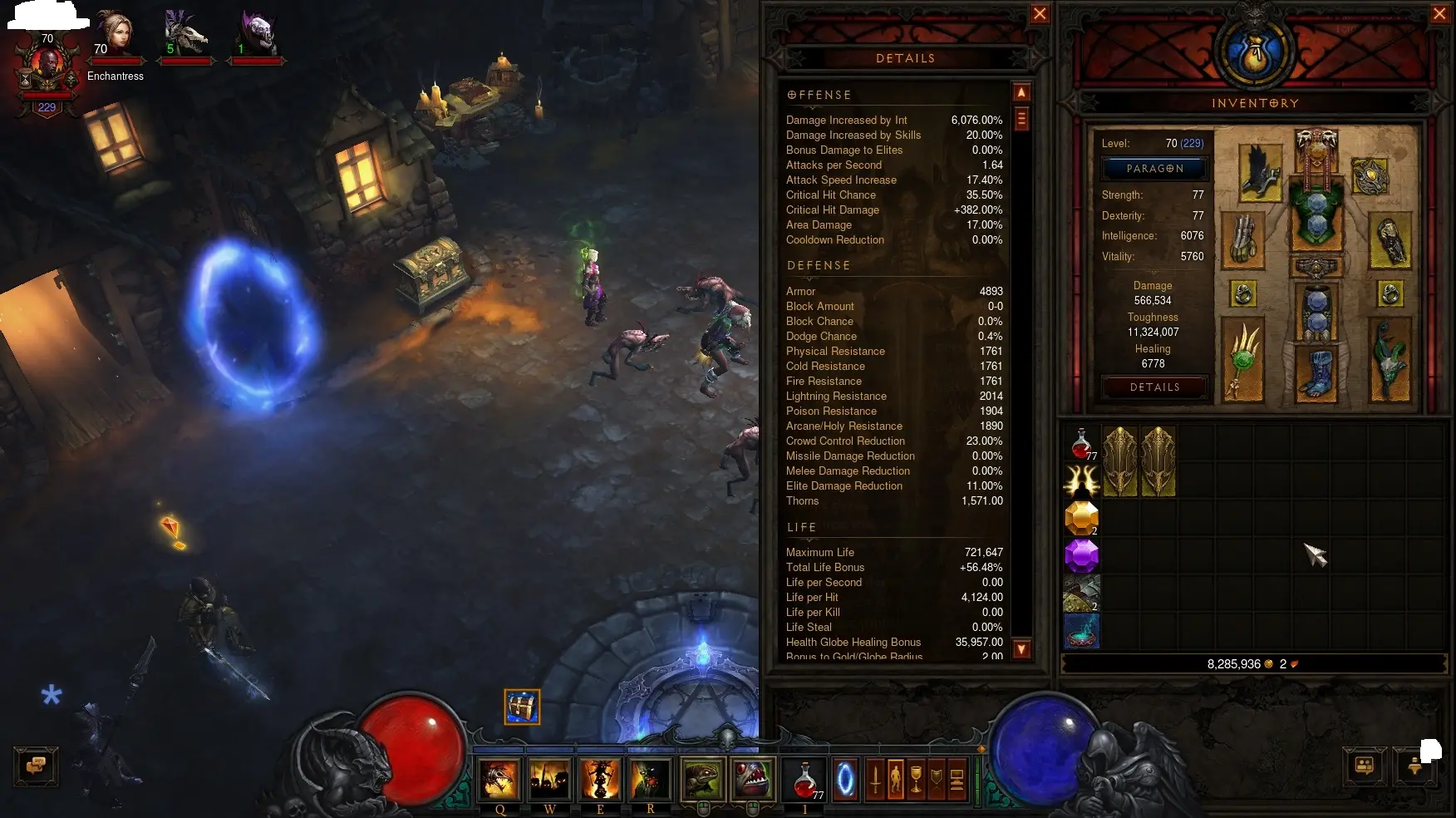The width and height of the screenshot is (1456, 818).
Task: Open the chat bubble button
Action: (x=36, y=766)
